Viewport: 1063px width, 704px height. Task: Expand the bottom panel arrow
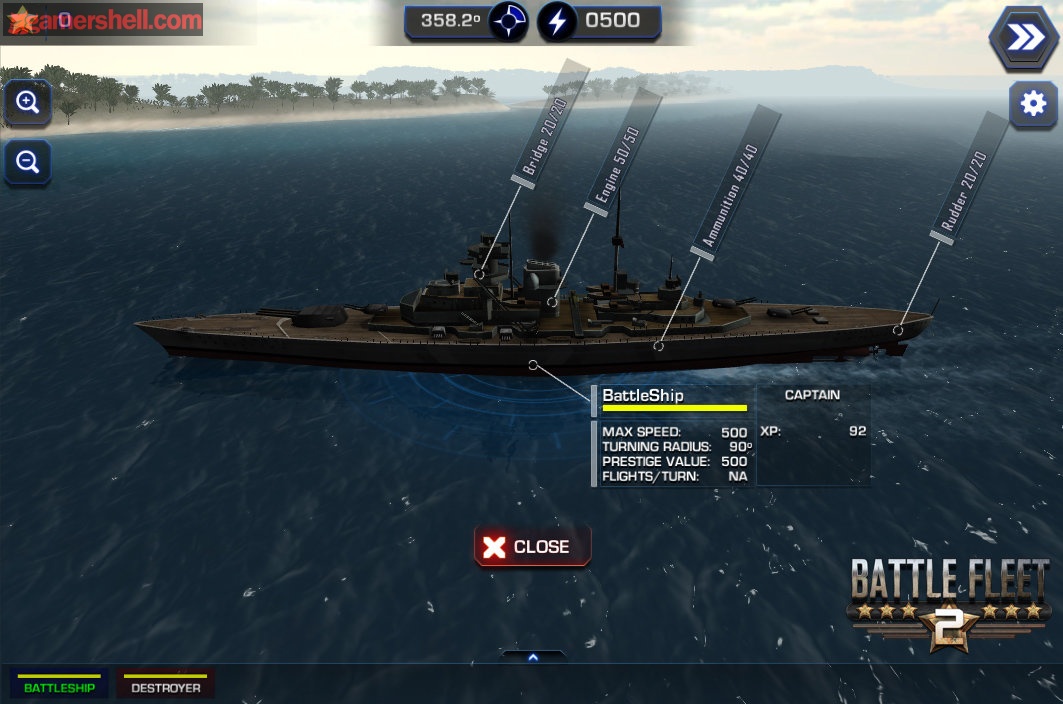pyautogui.click(x=533, y=657)
